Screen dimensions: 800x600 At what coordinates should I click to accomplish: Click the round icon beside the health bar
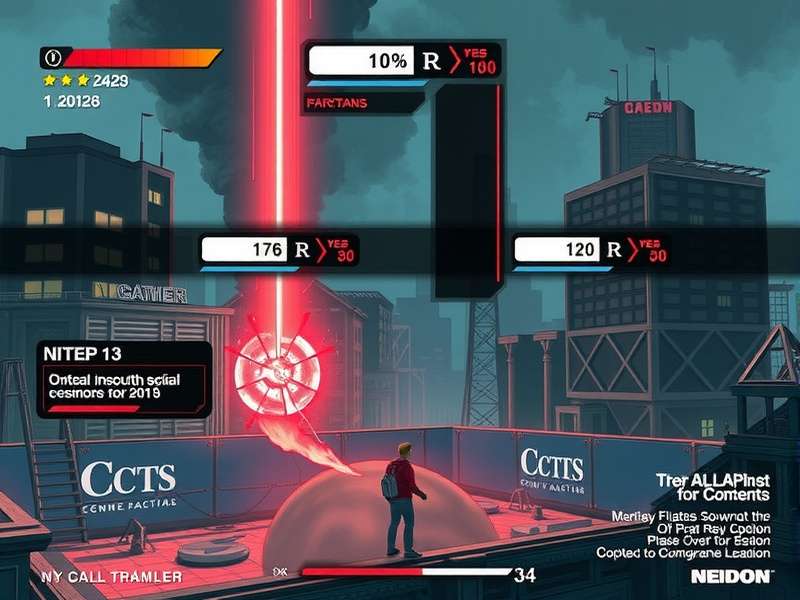[52, 57]
